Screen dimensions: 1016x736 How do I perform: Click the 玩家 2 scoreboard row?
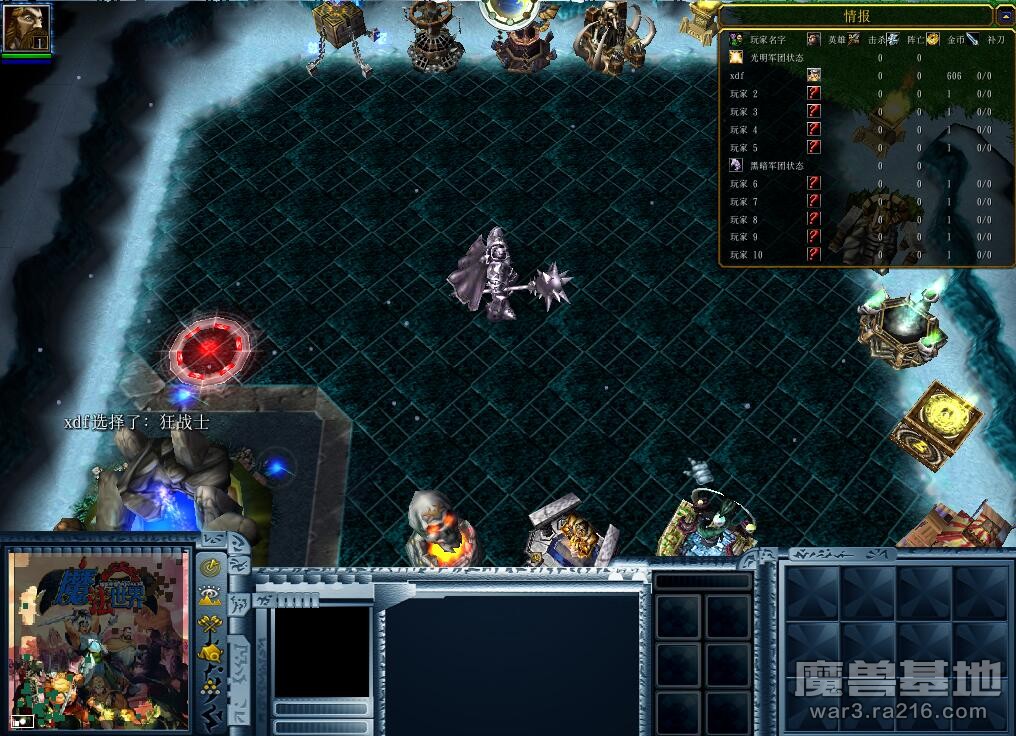pyautogui.click(x=860, y=94)
